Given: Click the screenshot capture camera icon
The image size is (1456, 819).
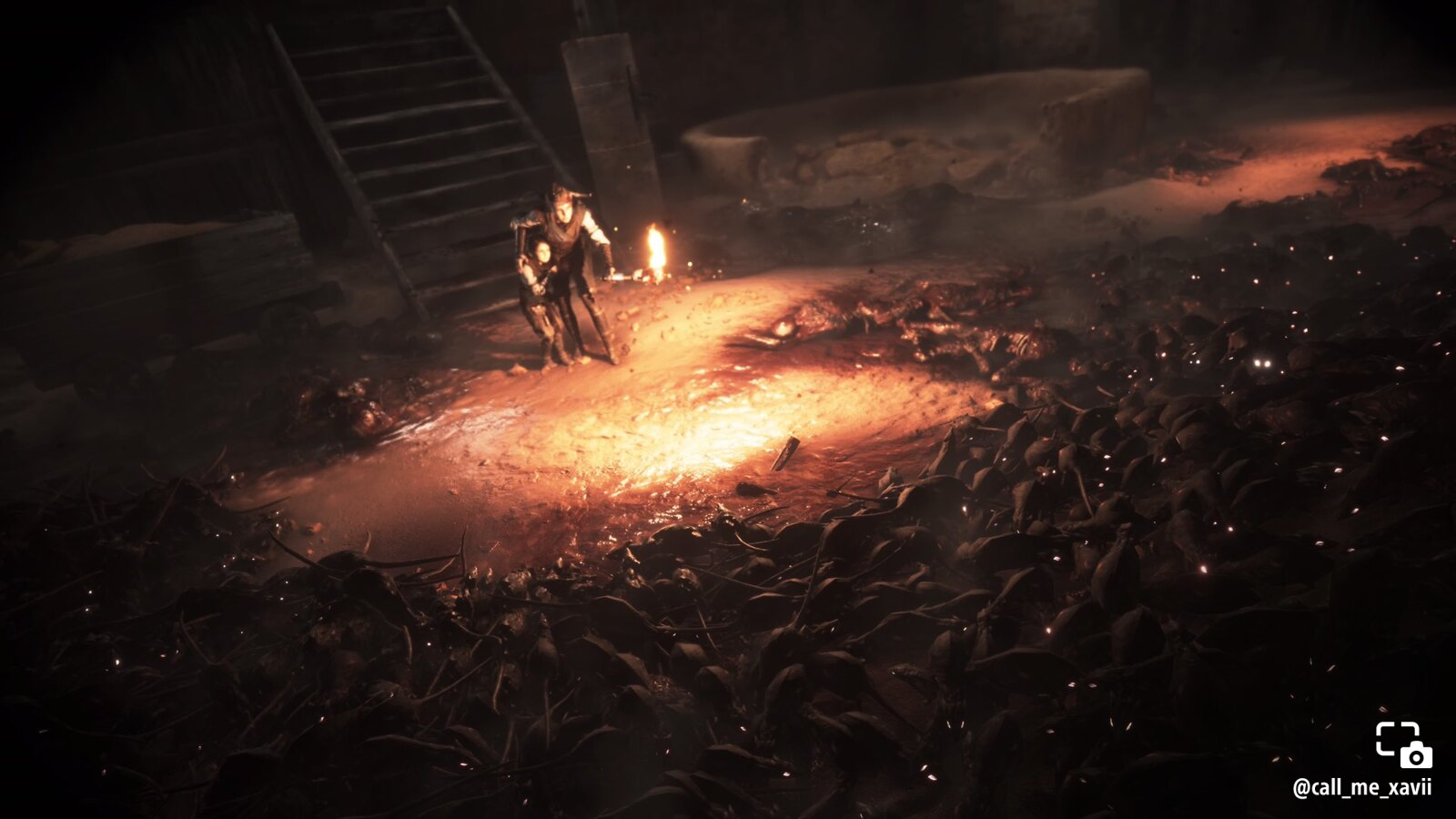Looking at the screenshot, I should coord(1402,744).
